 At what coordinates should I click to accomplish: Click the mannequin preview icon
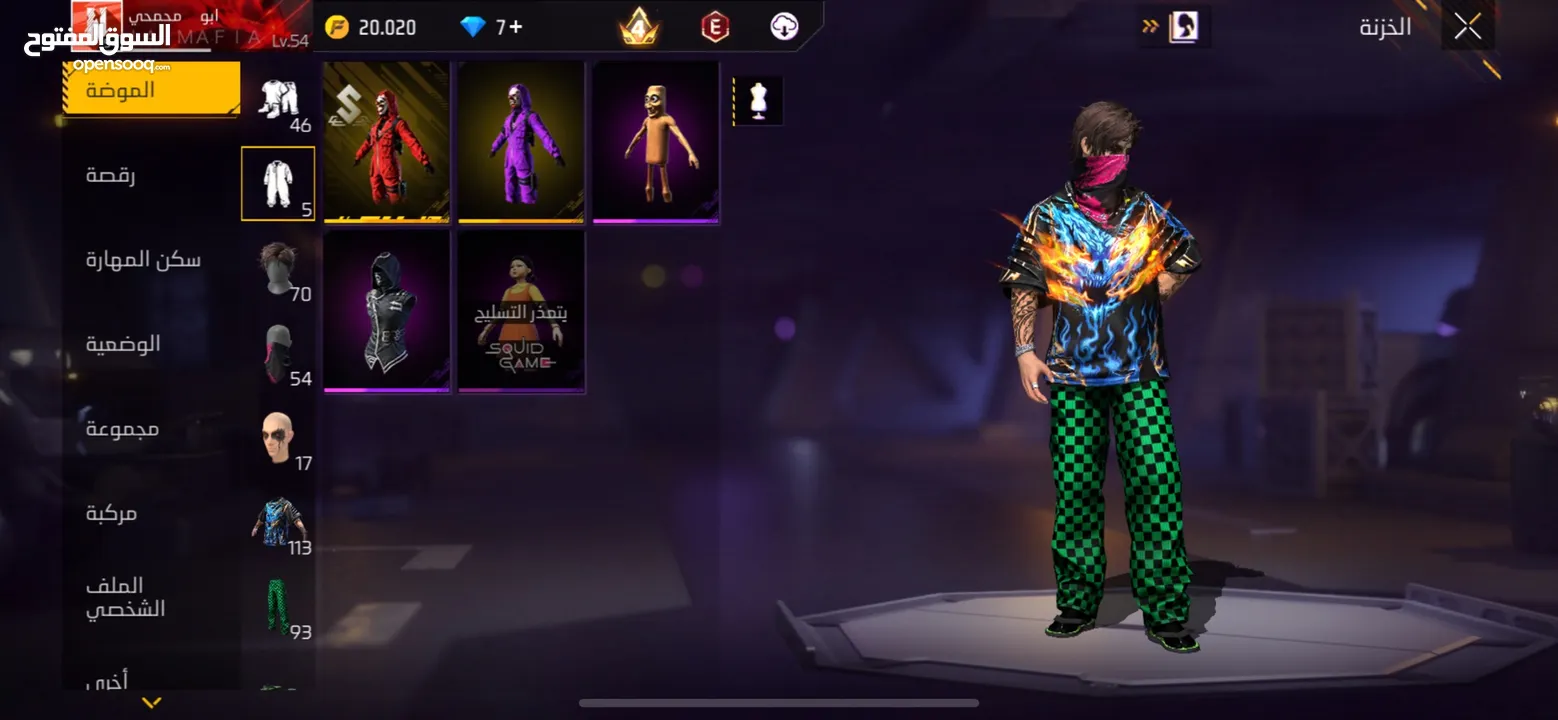[x=757, y=101]
